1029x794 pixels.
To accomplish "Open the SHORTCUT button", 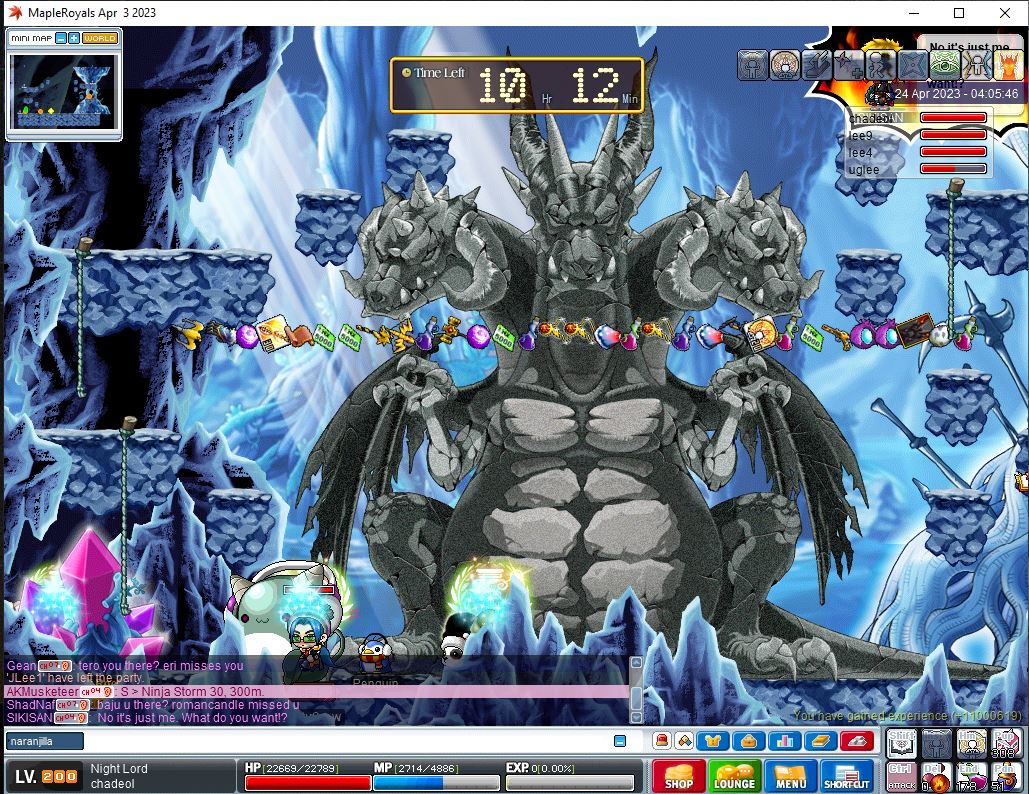I will 846,776.
